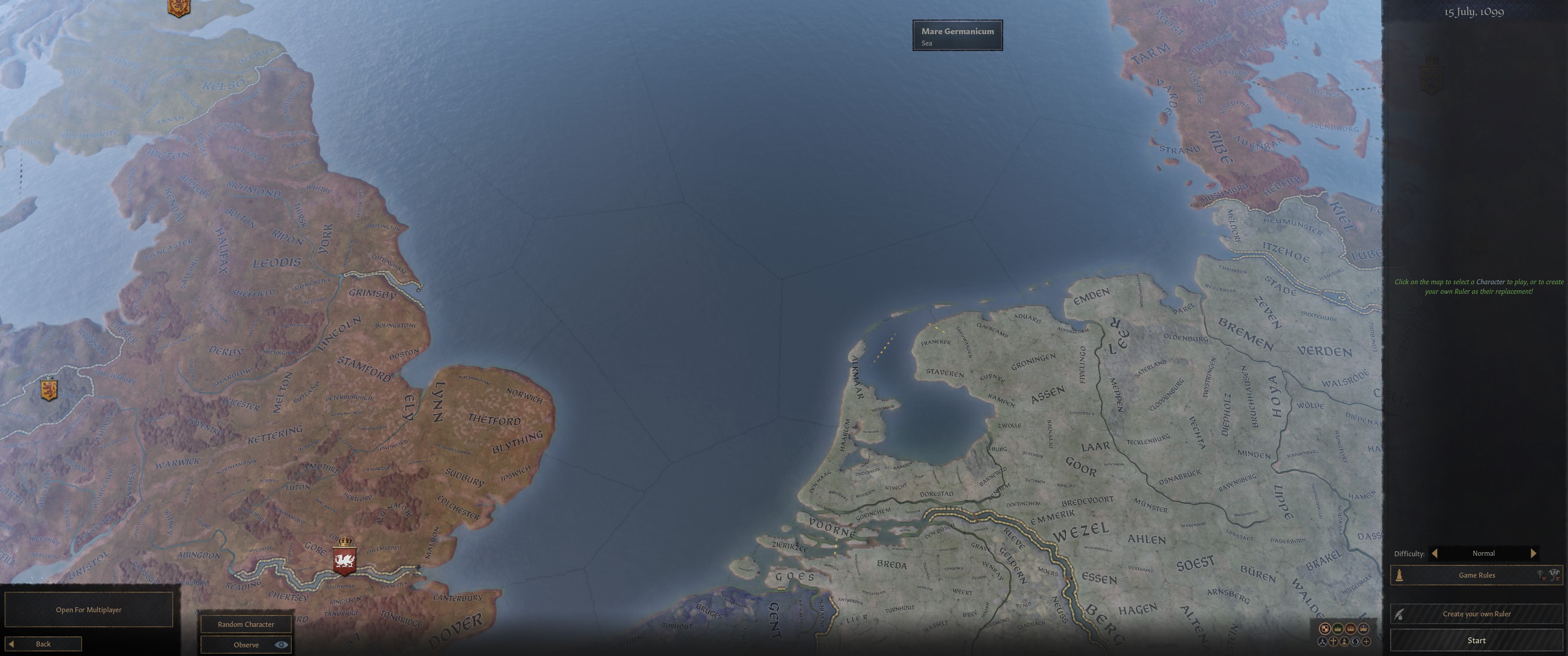Click the quill icon on Create your own Ruler
Screen dimensions: 1568x656
point(1399,613)
